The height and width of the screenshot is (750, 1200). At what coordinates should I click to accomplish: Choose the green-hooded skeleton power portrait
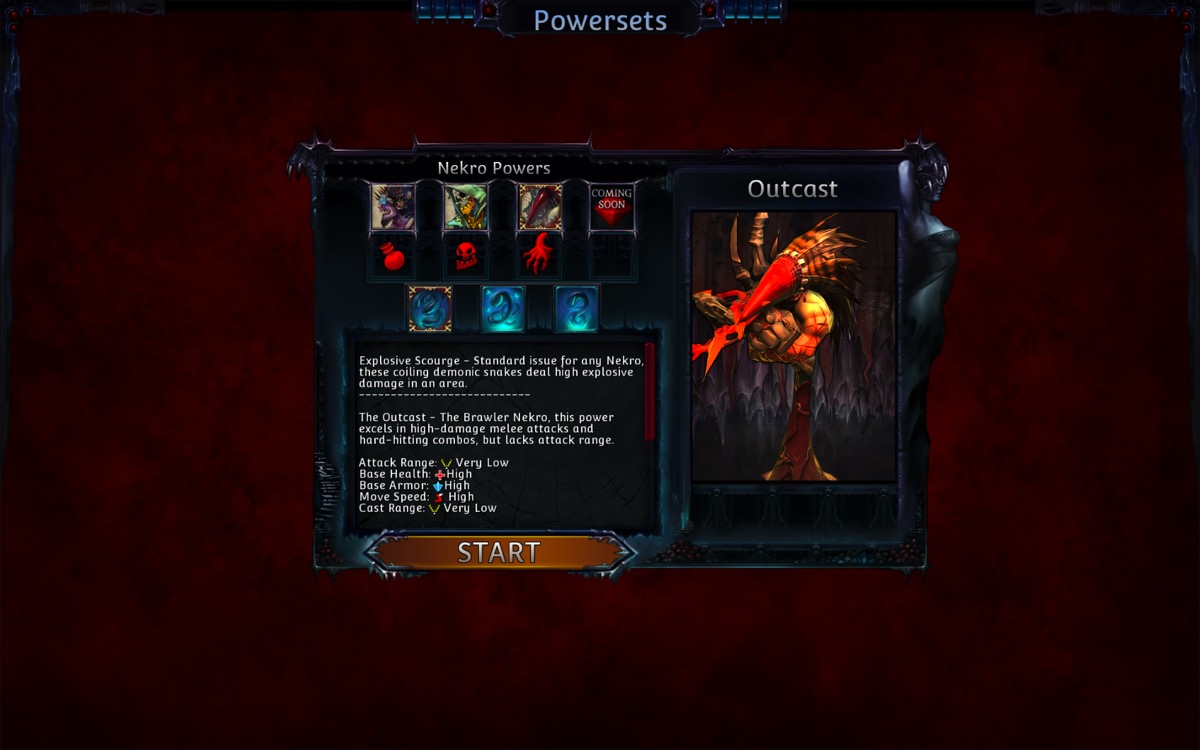[x=466, y=207]
